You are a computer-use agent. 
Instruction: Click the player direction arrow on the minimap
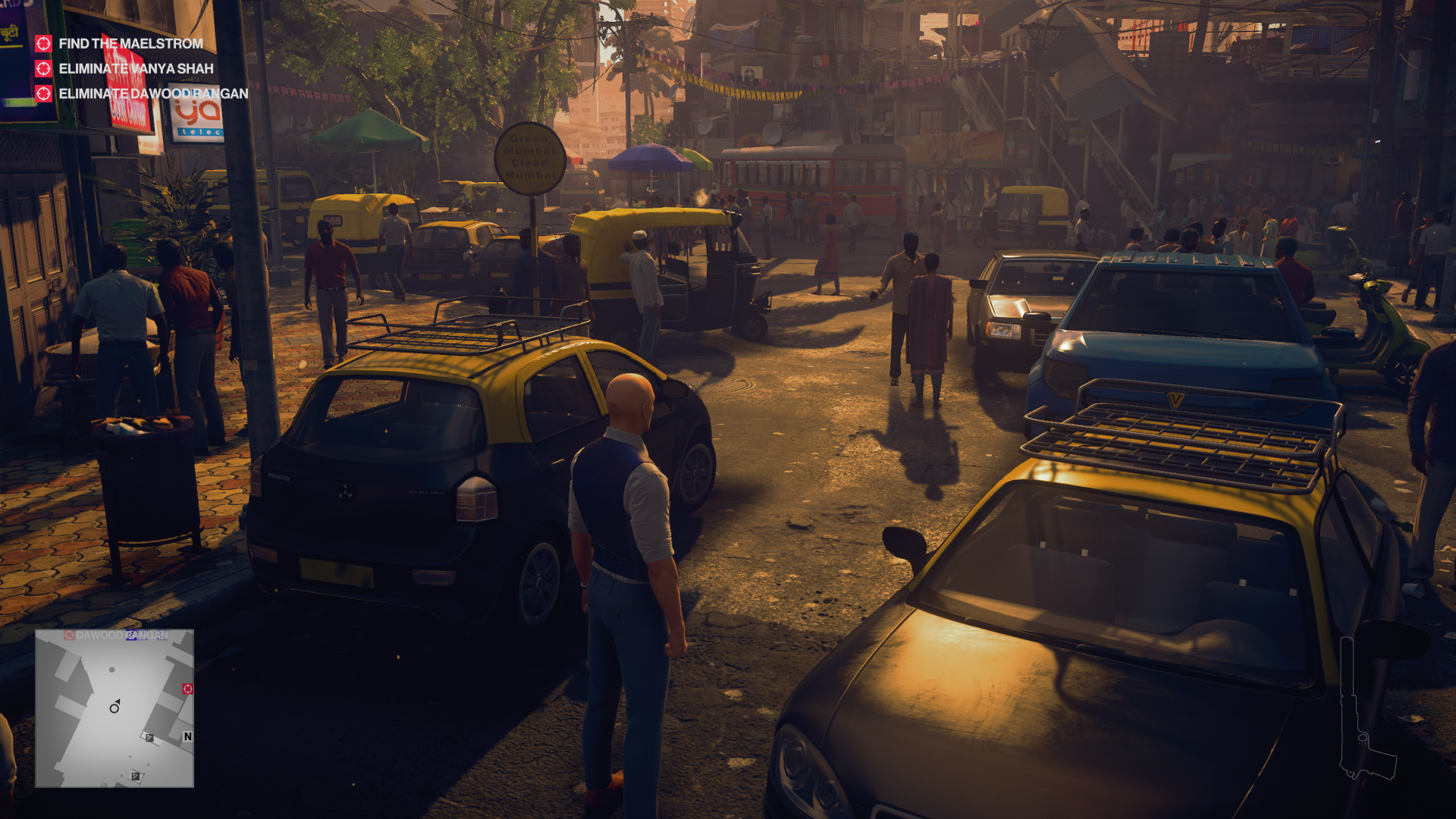pos(115,708)
